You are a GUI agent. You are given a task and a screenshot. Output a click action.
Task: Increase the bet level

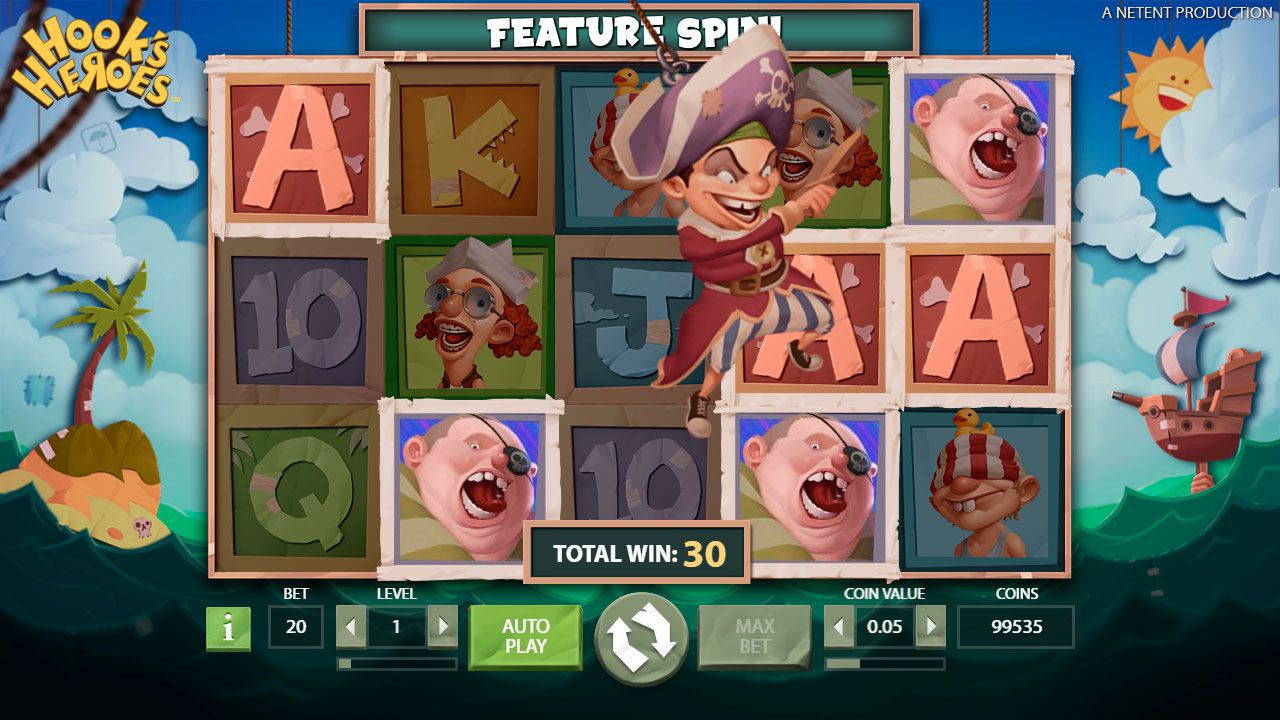click(442, 627)
